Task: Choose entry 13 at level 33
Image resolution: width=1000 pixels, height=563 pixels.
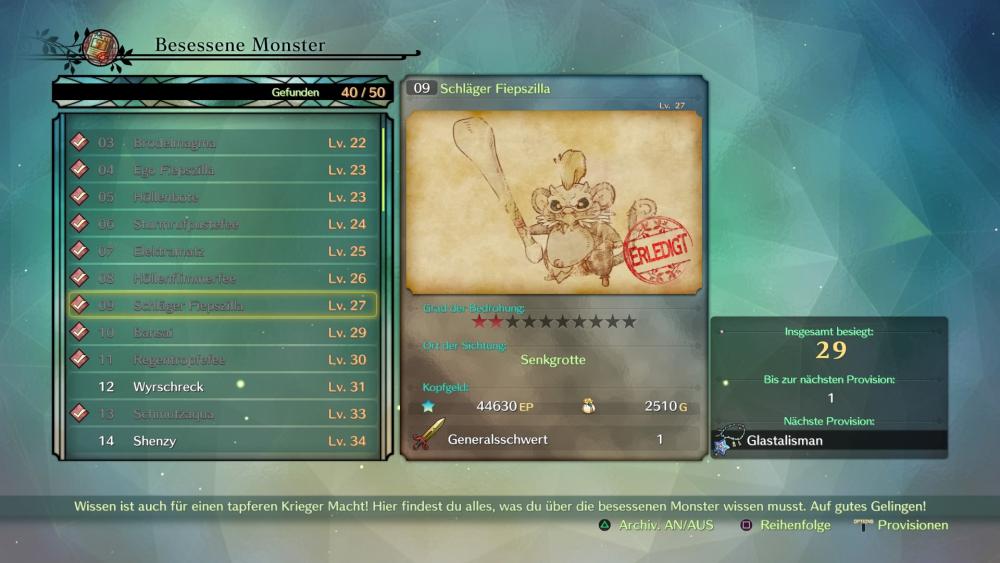Action: point(222,413)
